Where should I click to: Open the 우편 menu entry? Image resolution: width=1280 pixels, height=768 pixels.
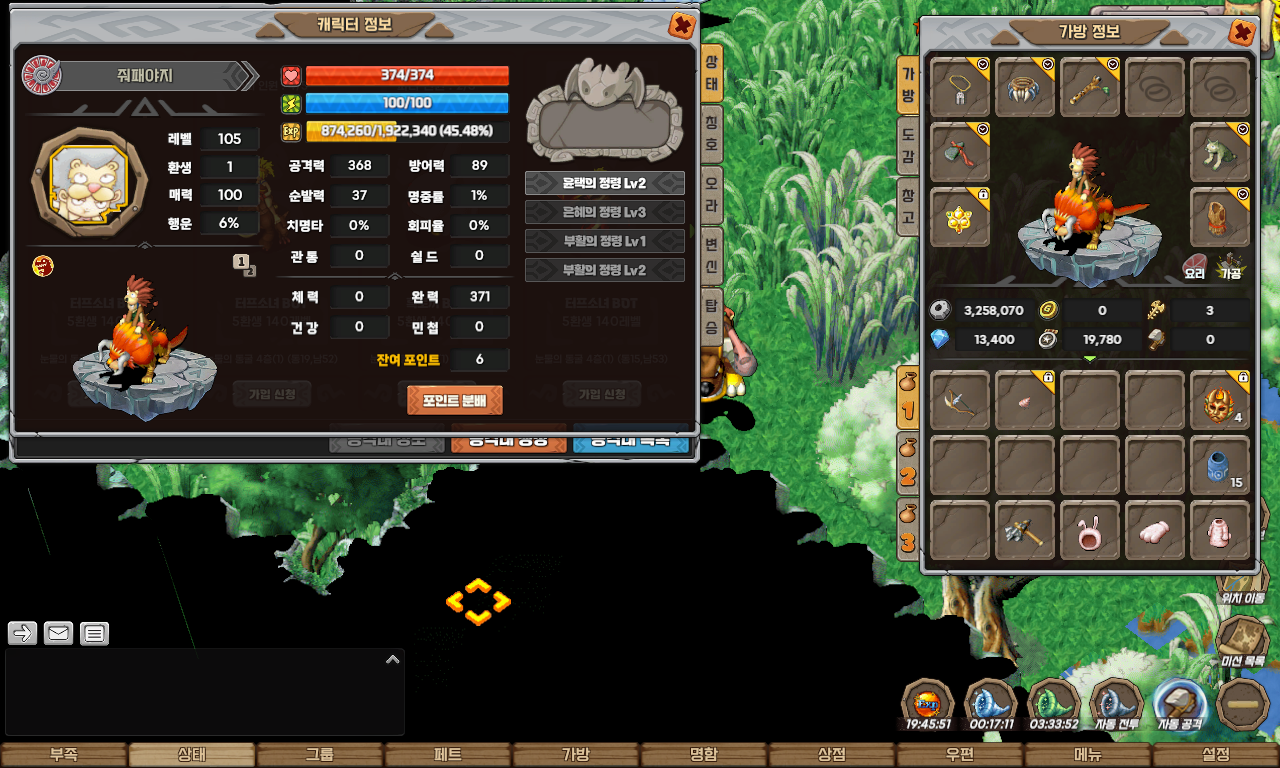pyautogui.click(x=960, y=755)
